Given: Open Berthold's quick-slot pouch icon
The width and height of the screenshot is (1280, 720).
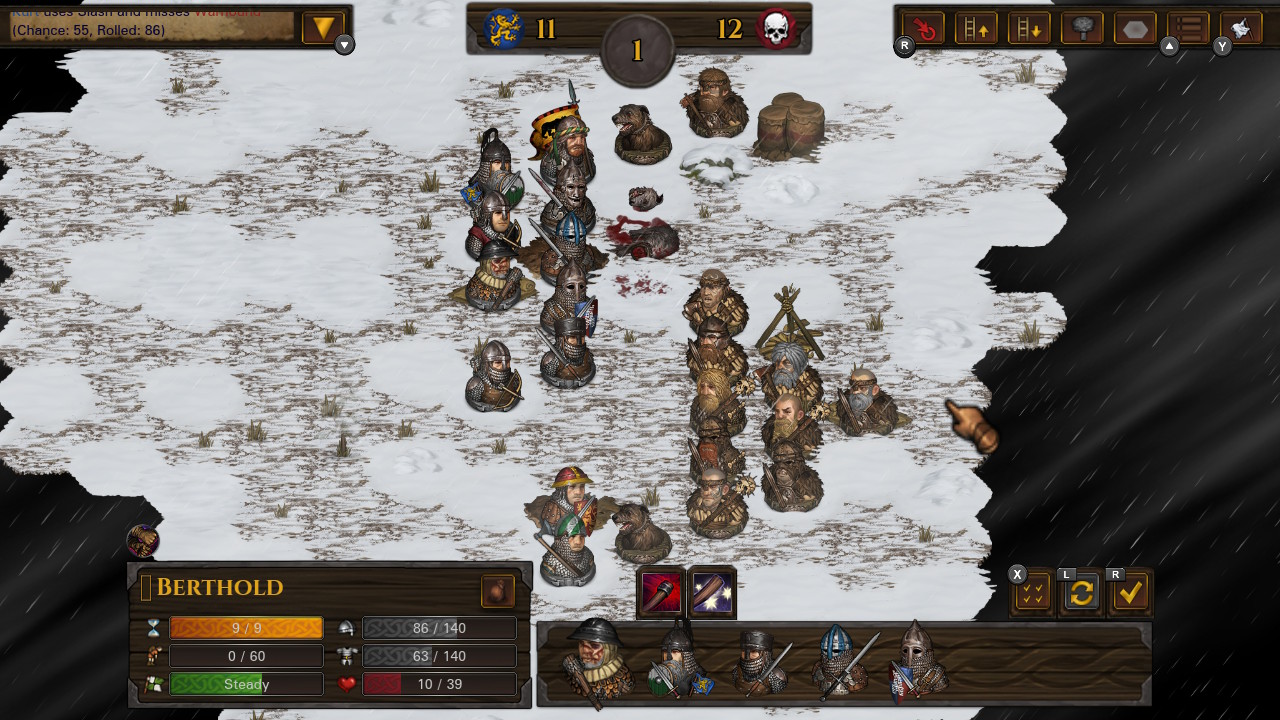Looking at the screenshot, I should (498, 591).
